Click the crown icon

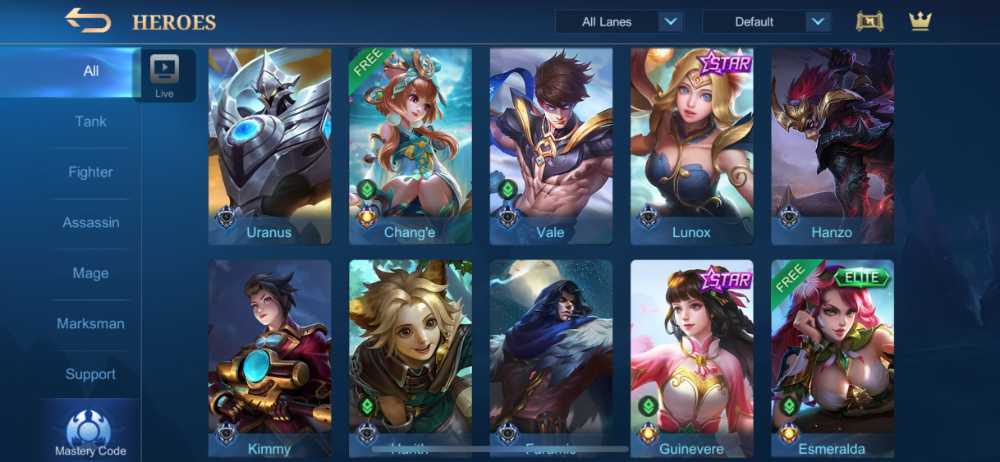920,21
